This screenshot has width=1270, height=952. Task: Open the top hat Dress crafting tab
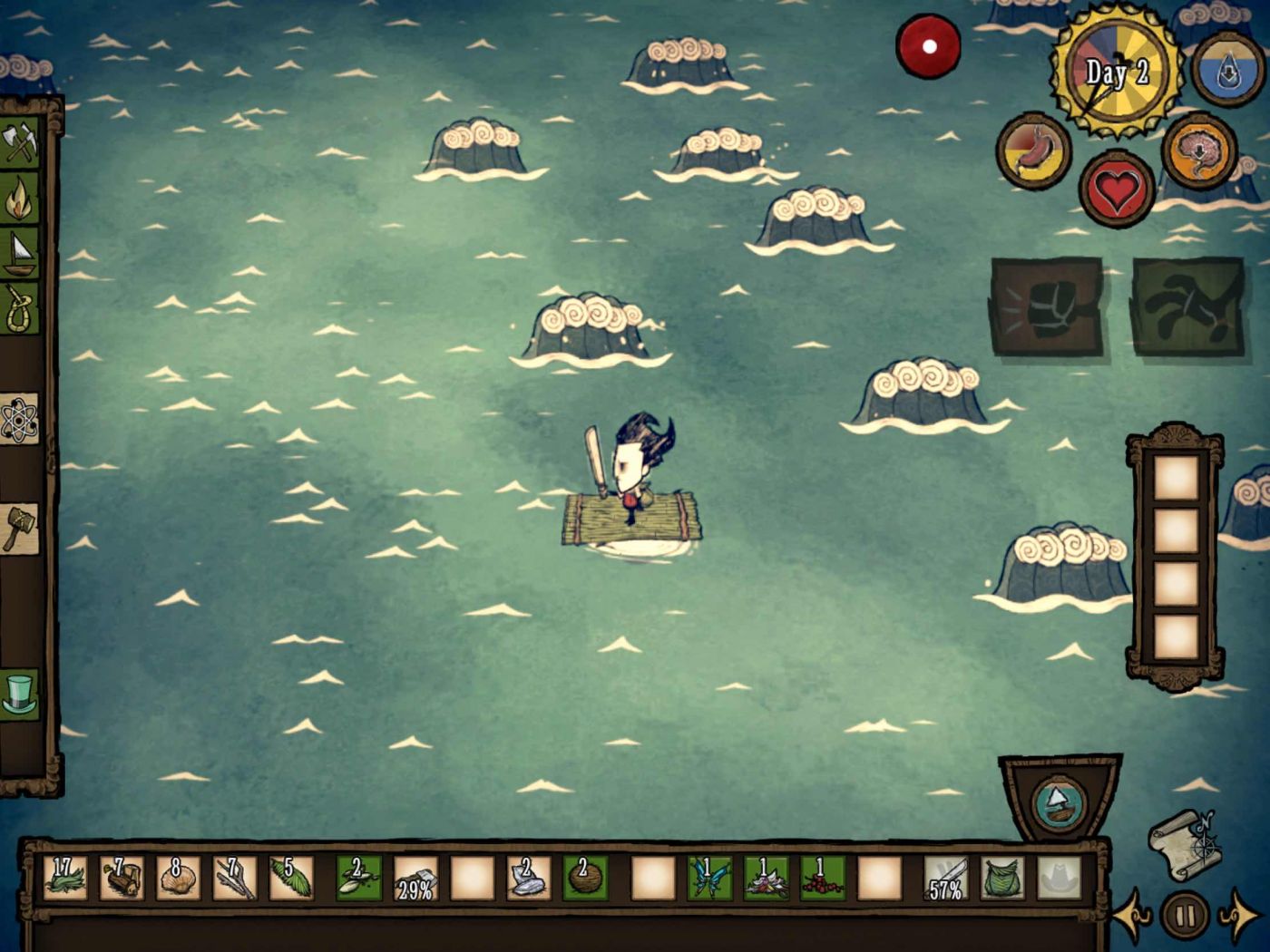[20, 695]
